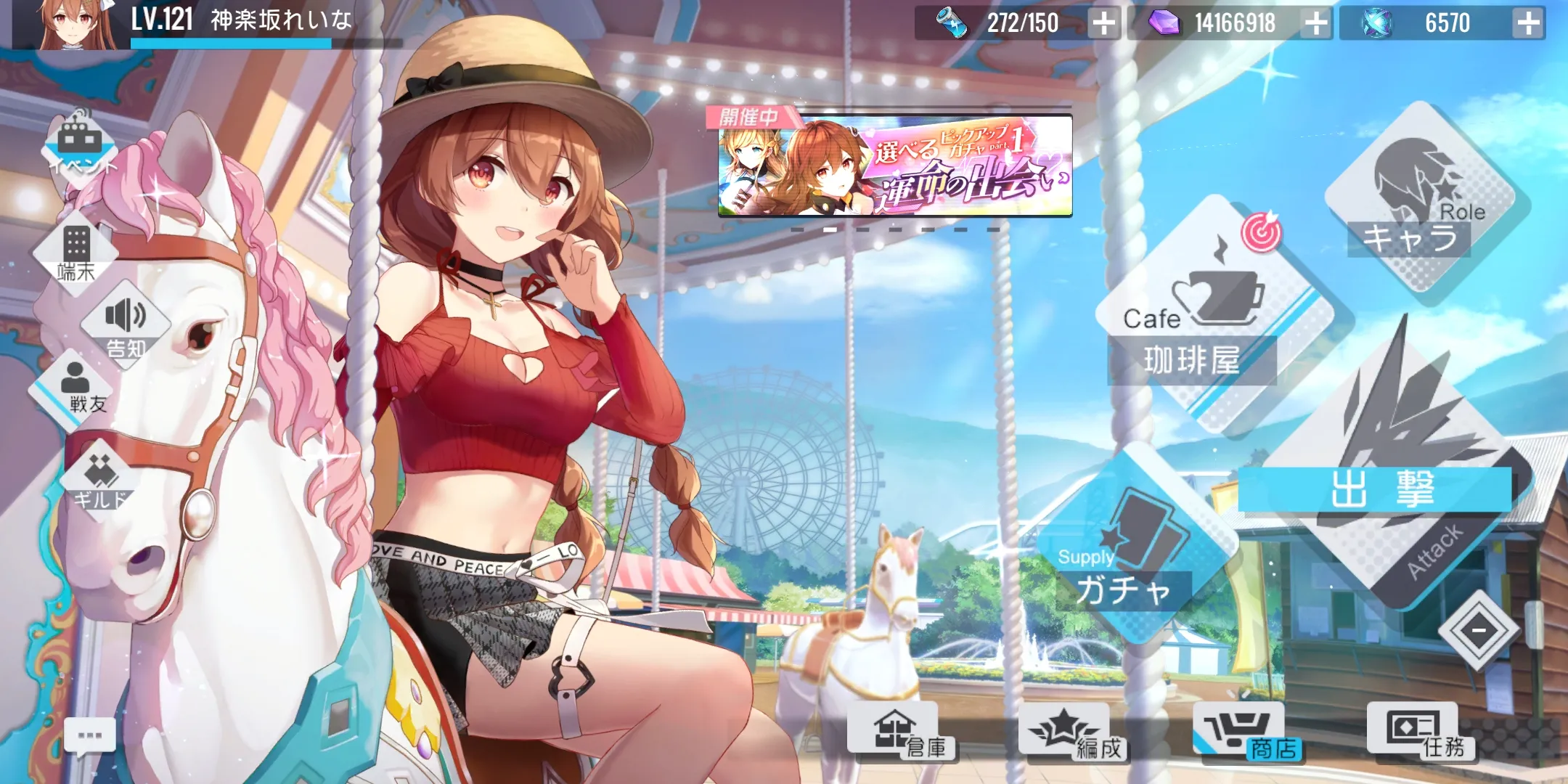The image size is (1568, 784).
Task: Collapse the menu with the minus diamond
Action: click(1479, 630)
